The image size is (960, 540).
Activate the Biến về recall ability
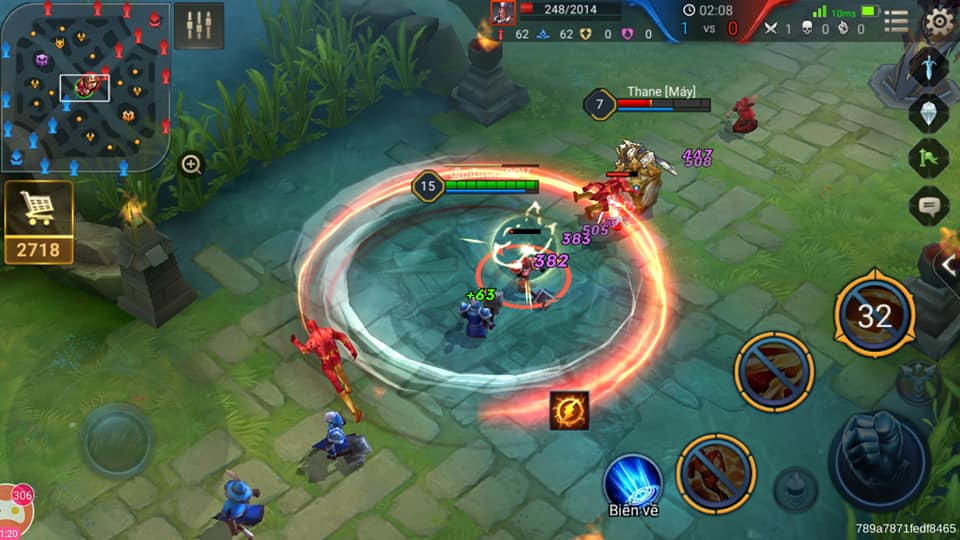[x=632, y=482]
